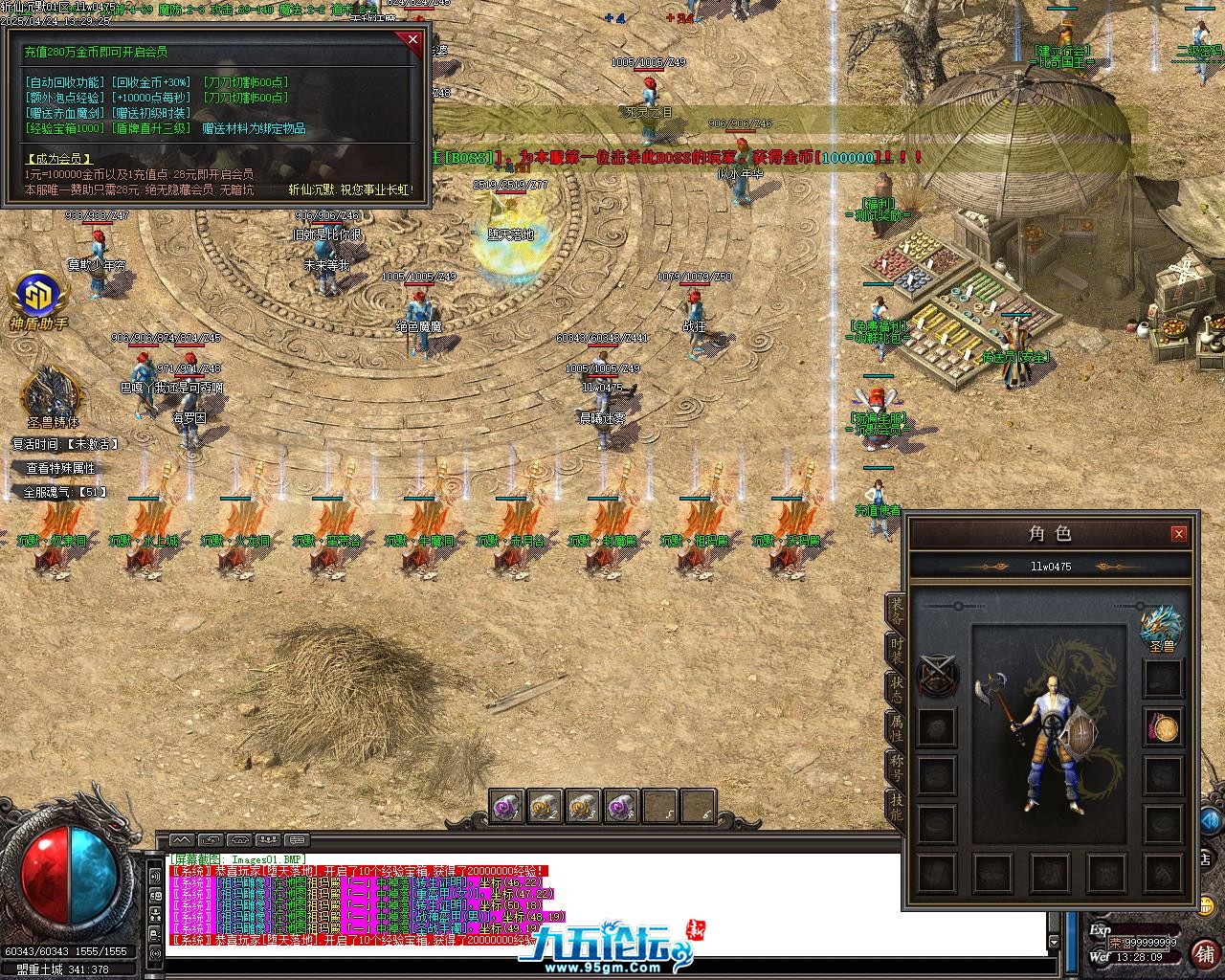
Task: Use the scroll in hotbar slot 3
Action: pos(583,808)
